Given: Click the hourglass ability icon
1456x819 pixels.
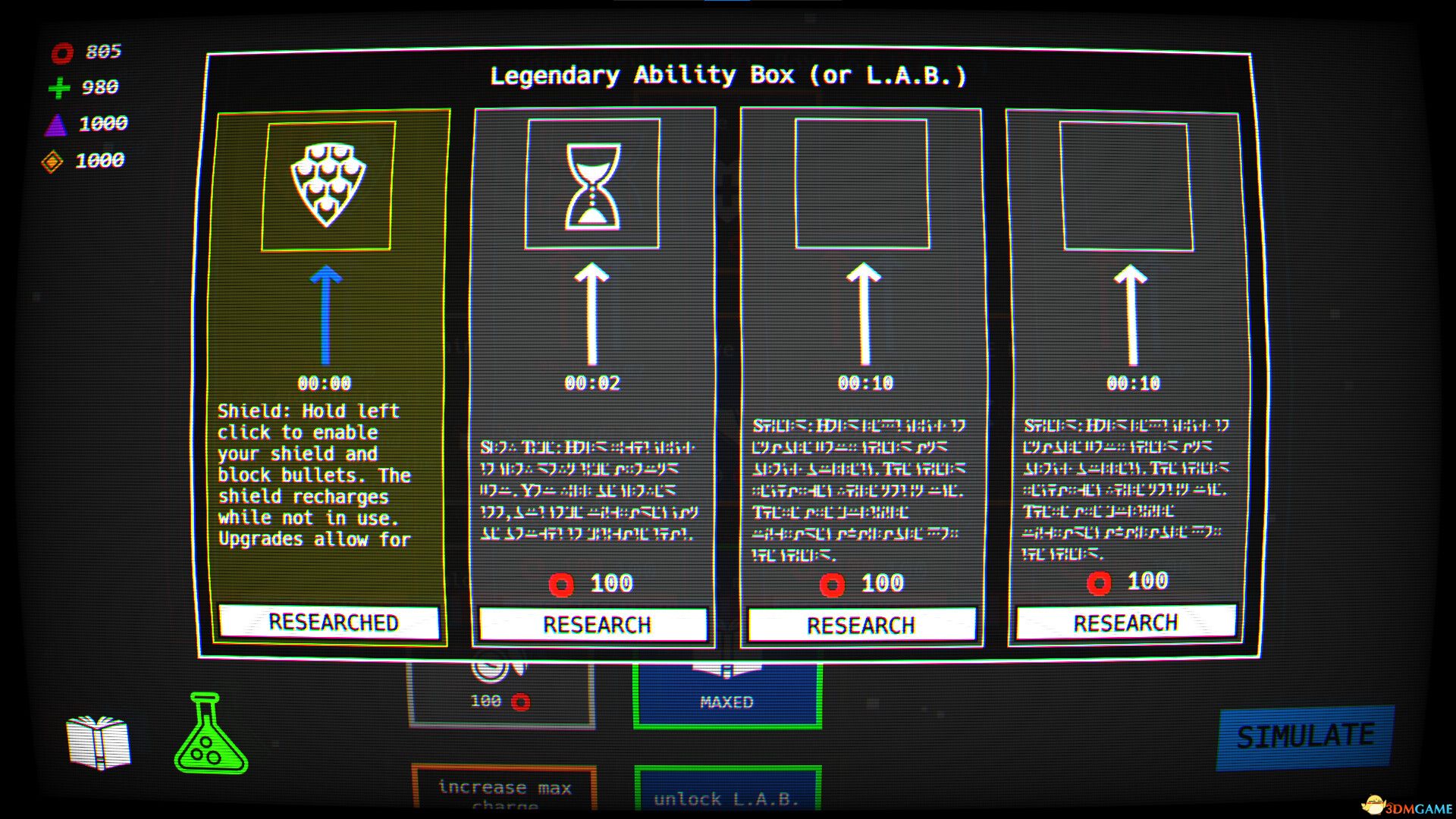Looking at the screenshot, I should (594, 186).
